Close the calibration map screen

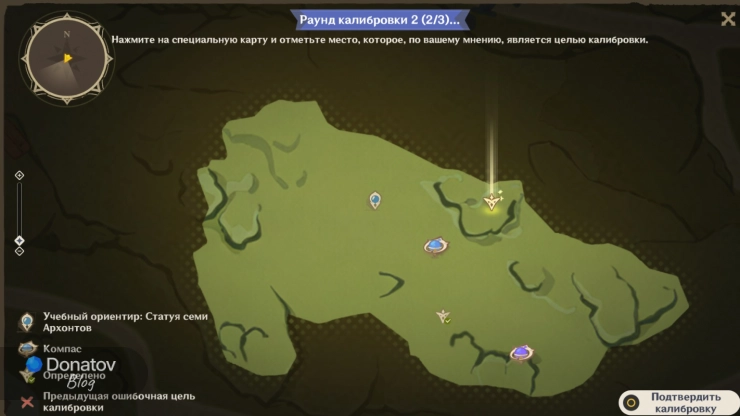coord(727,18)
